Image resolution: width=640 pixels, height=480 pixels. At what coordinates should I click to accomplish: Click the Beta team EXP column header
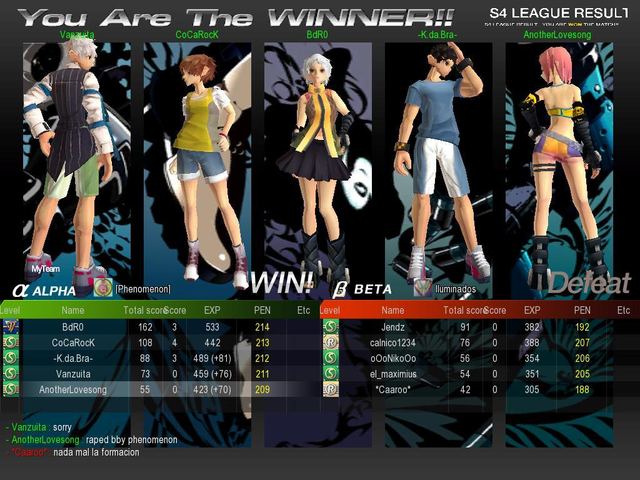532,311
